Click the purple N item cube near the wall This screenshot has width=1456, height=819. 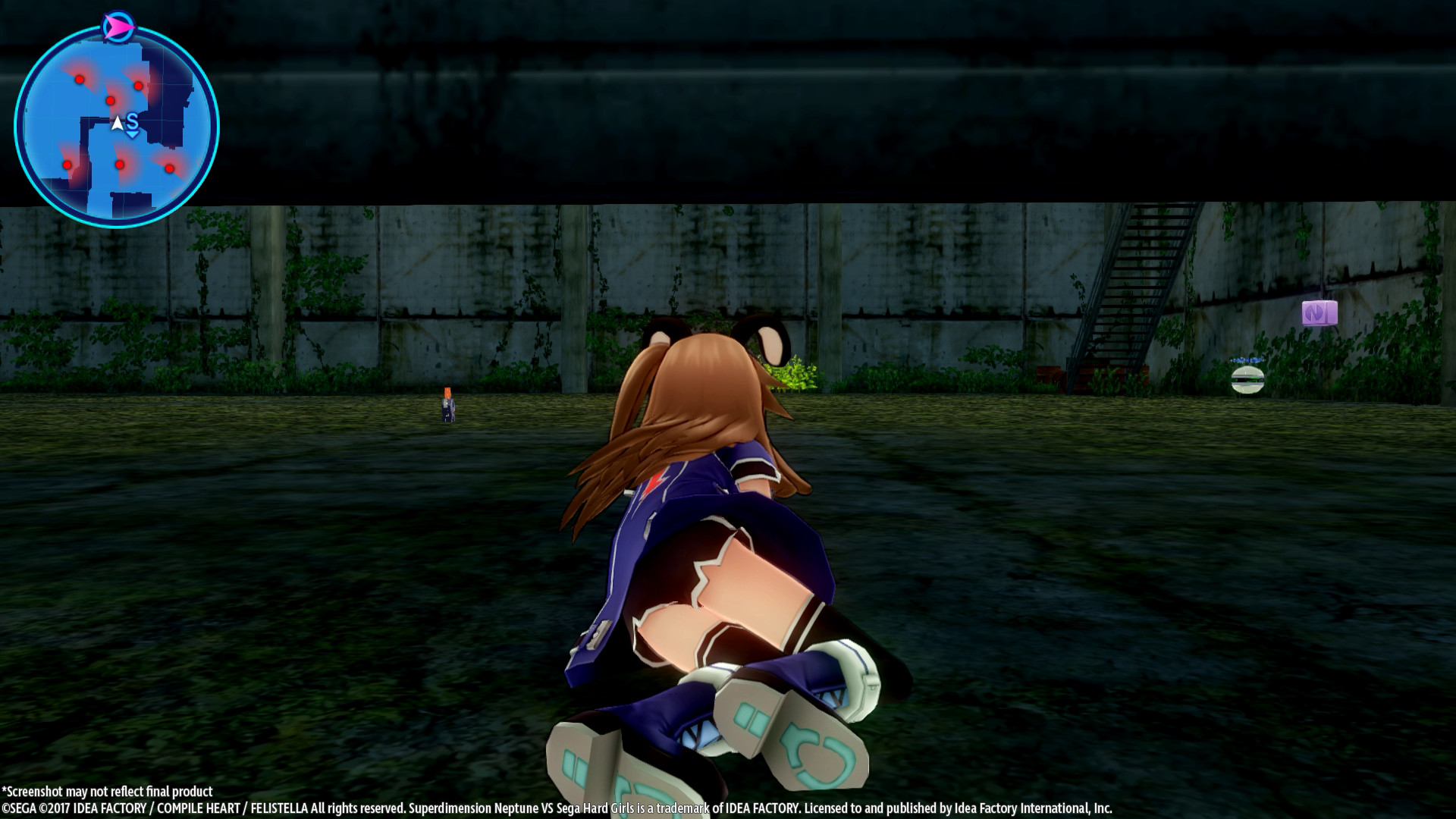1321,313
